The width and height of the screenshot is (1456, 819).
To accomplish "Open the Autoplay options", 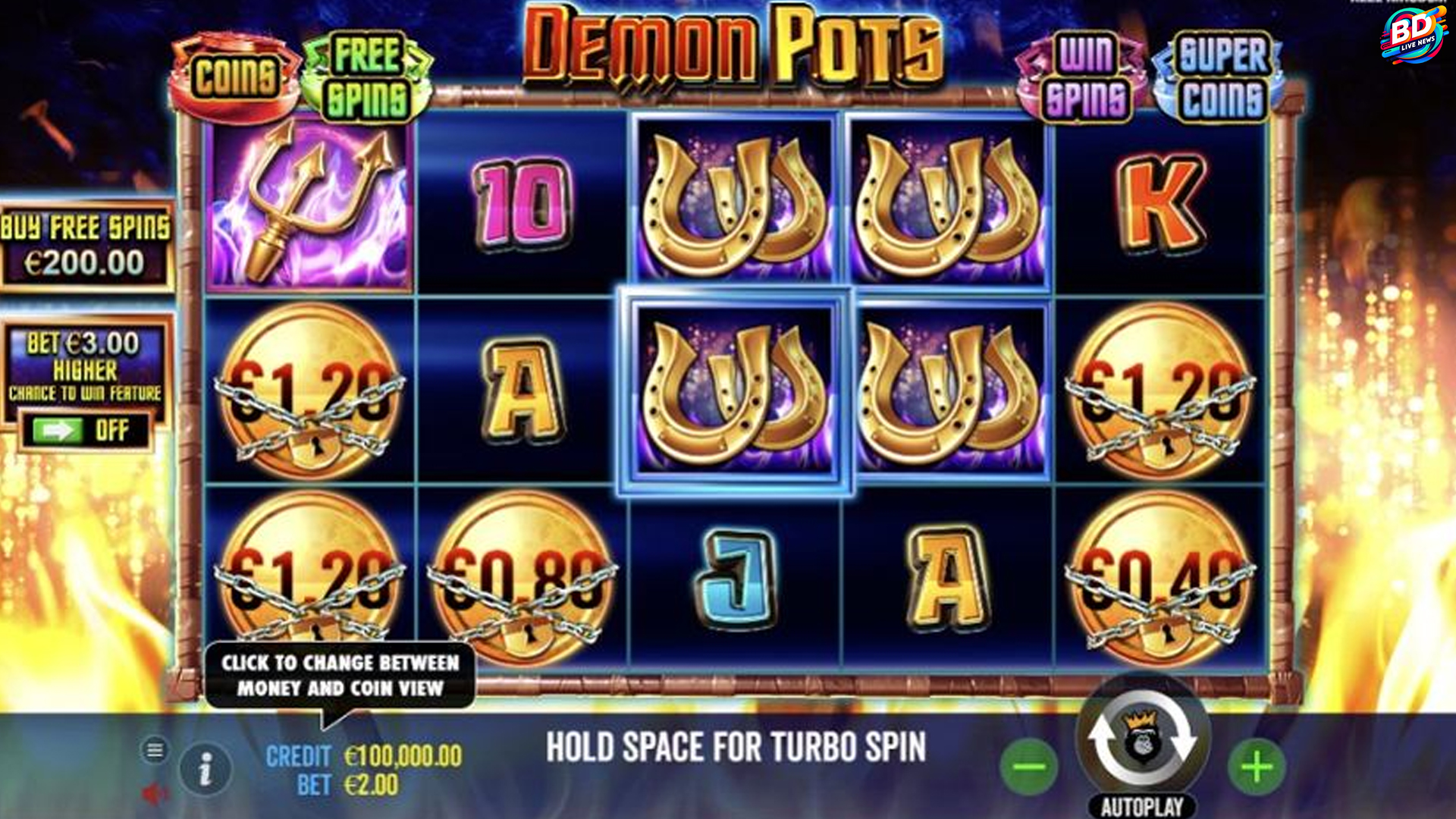I will click(x=1142, y=806).
